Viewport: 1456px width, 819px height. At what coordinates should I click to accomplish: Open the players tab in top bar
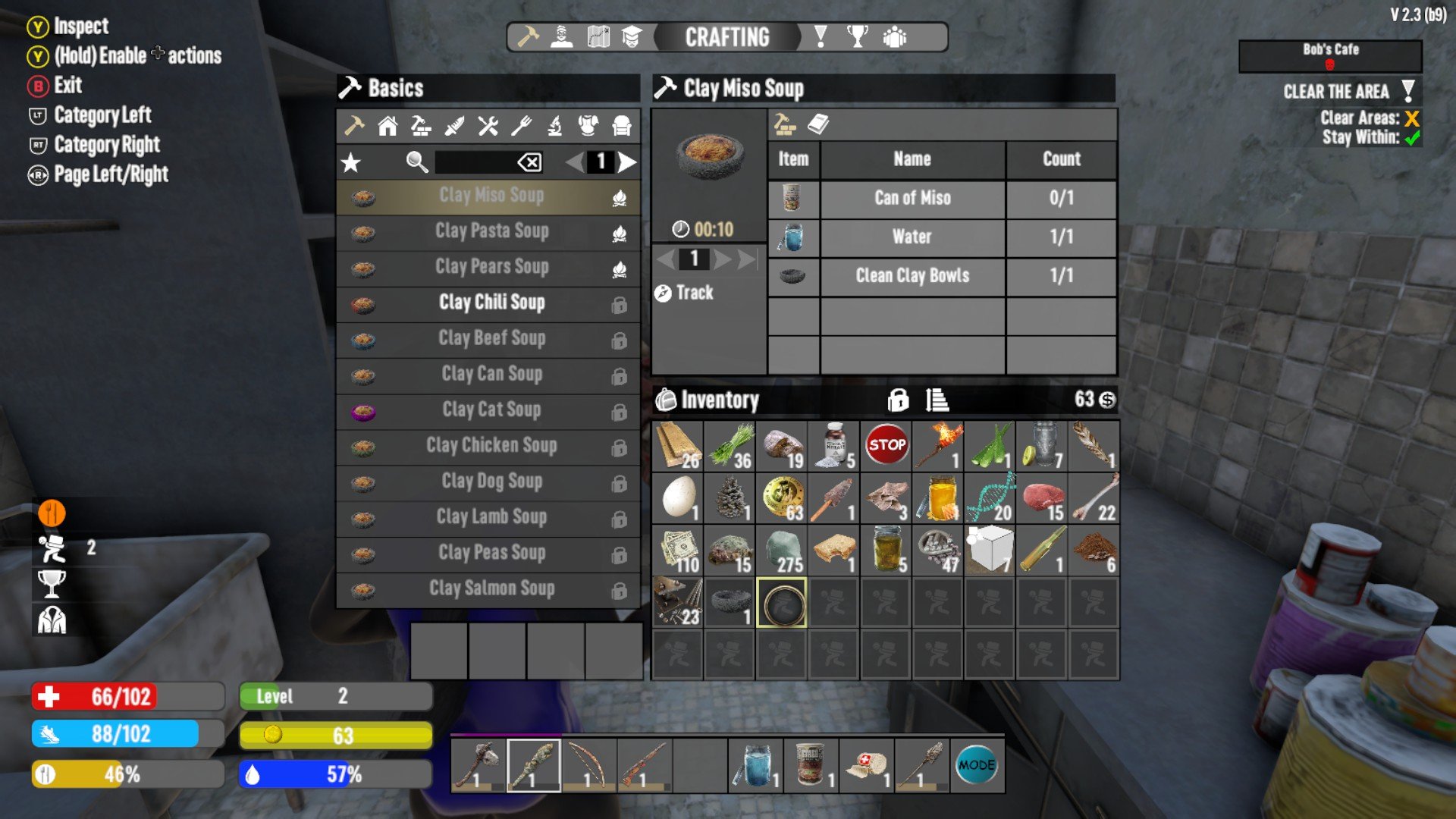(895, 37)
